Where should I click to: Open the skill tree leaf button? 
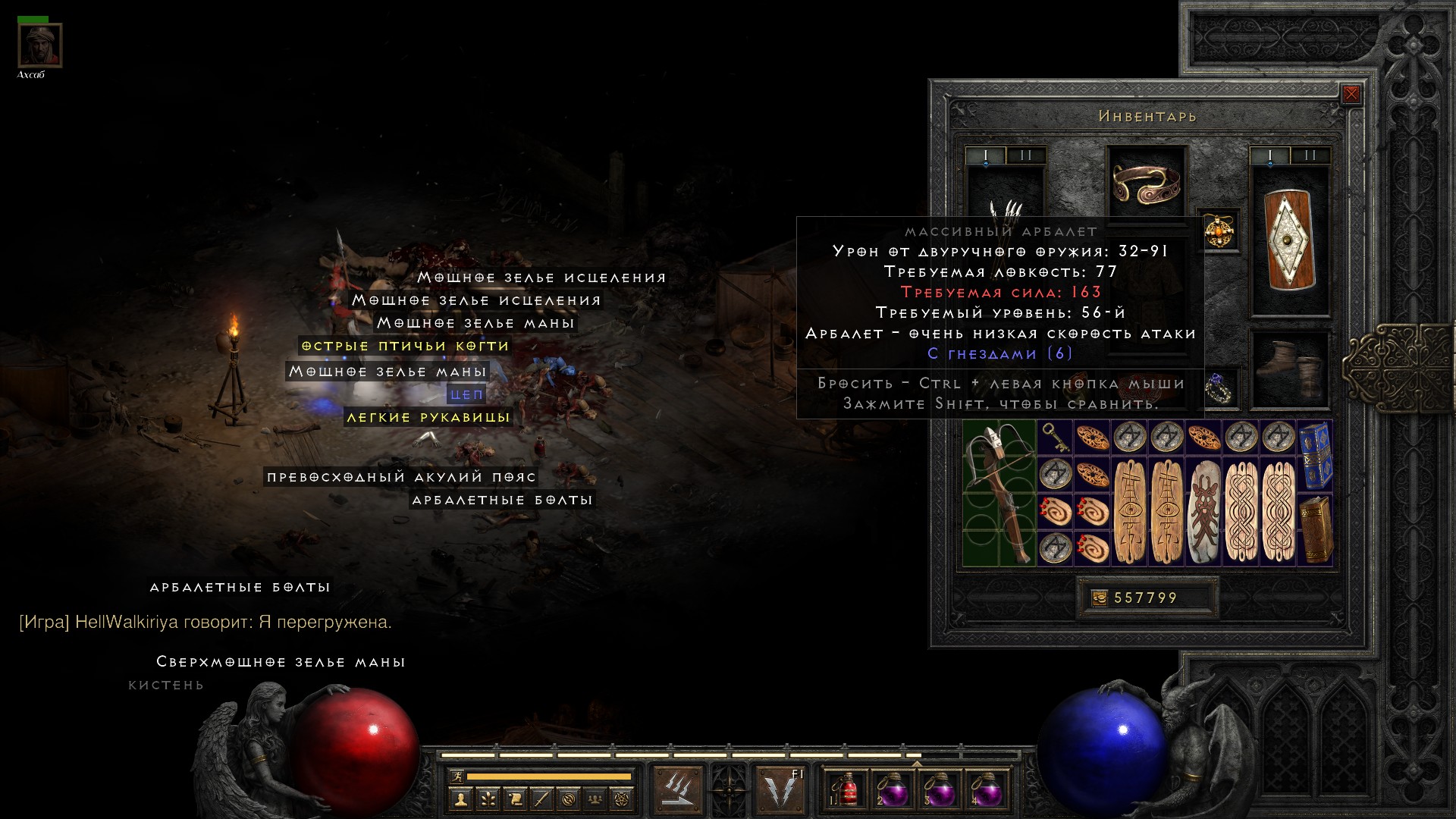click(x=488, y=799)
